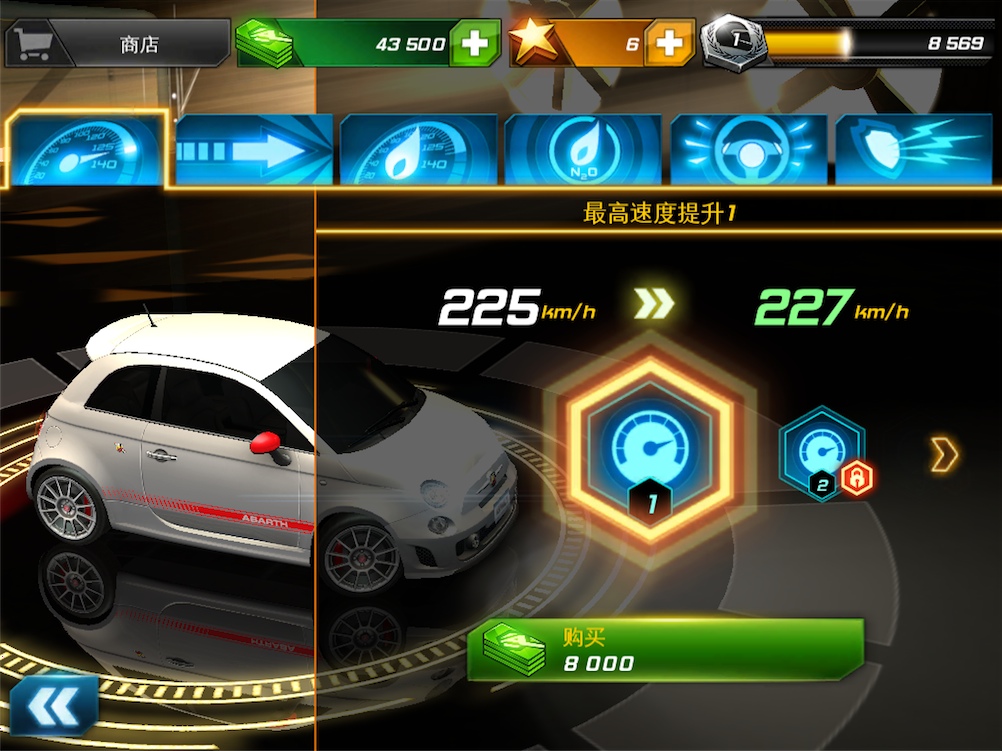This screenshot has height=751, width=1002.
Task: Show next upgrades with the right arrow
Action: tap(944, 455)
